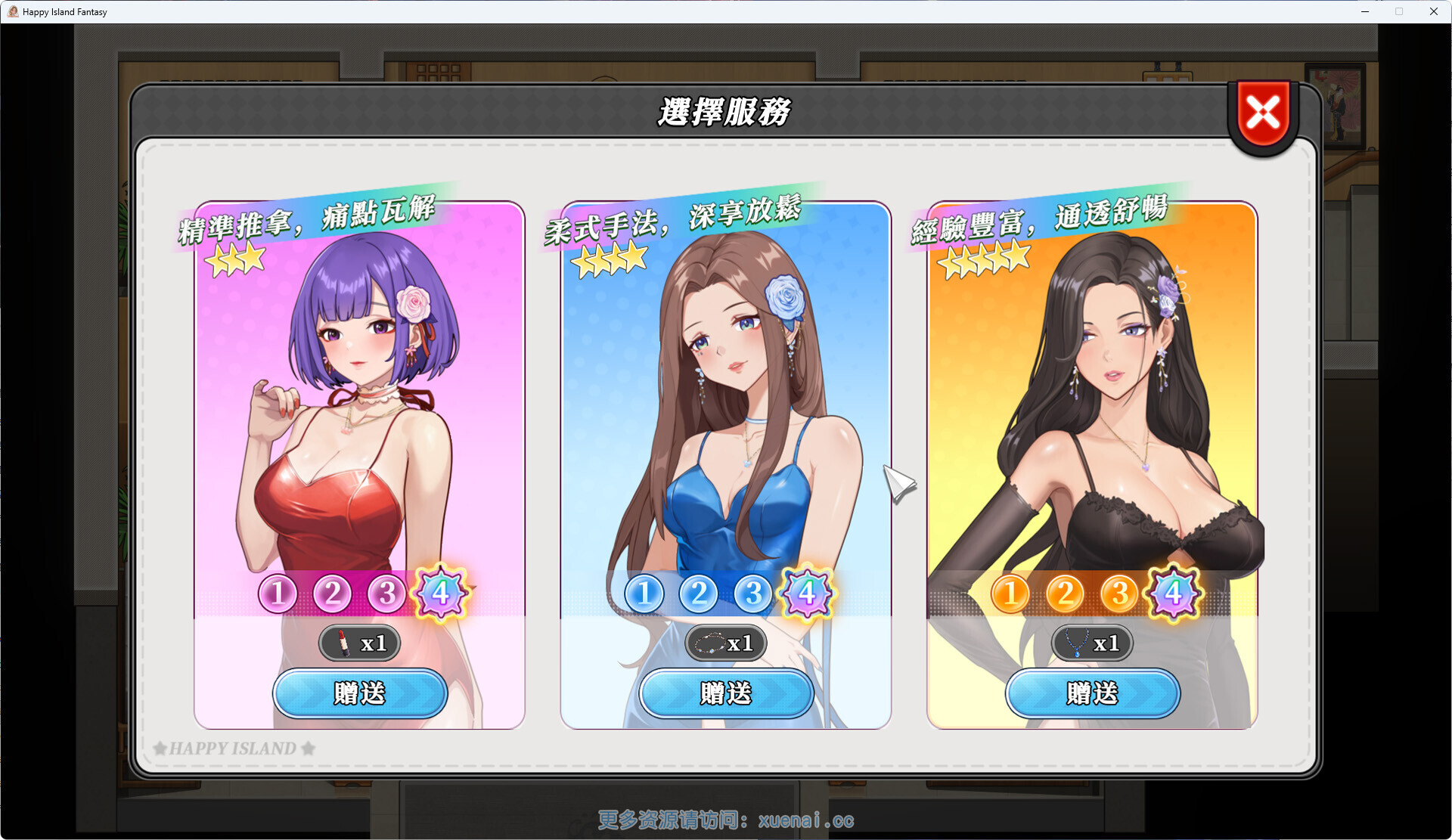Choose starred stage 4 on orange card
The image size is (1452, 840).
1174,594
